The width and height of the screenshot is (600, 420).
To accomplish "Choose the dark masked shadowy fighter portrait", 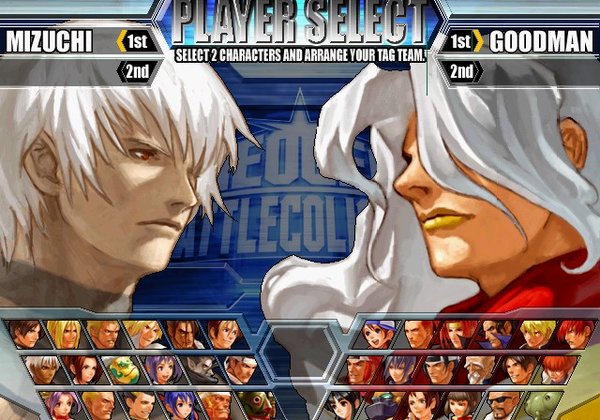I will (x=198, y=368).
